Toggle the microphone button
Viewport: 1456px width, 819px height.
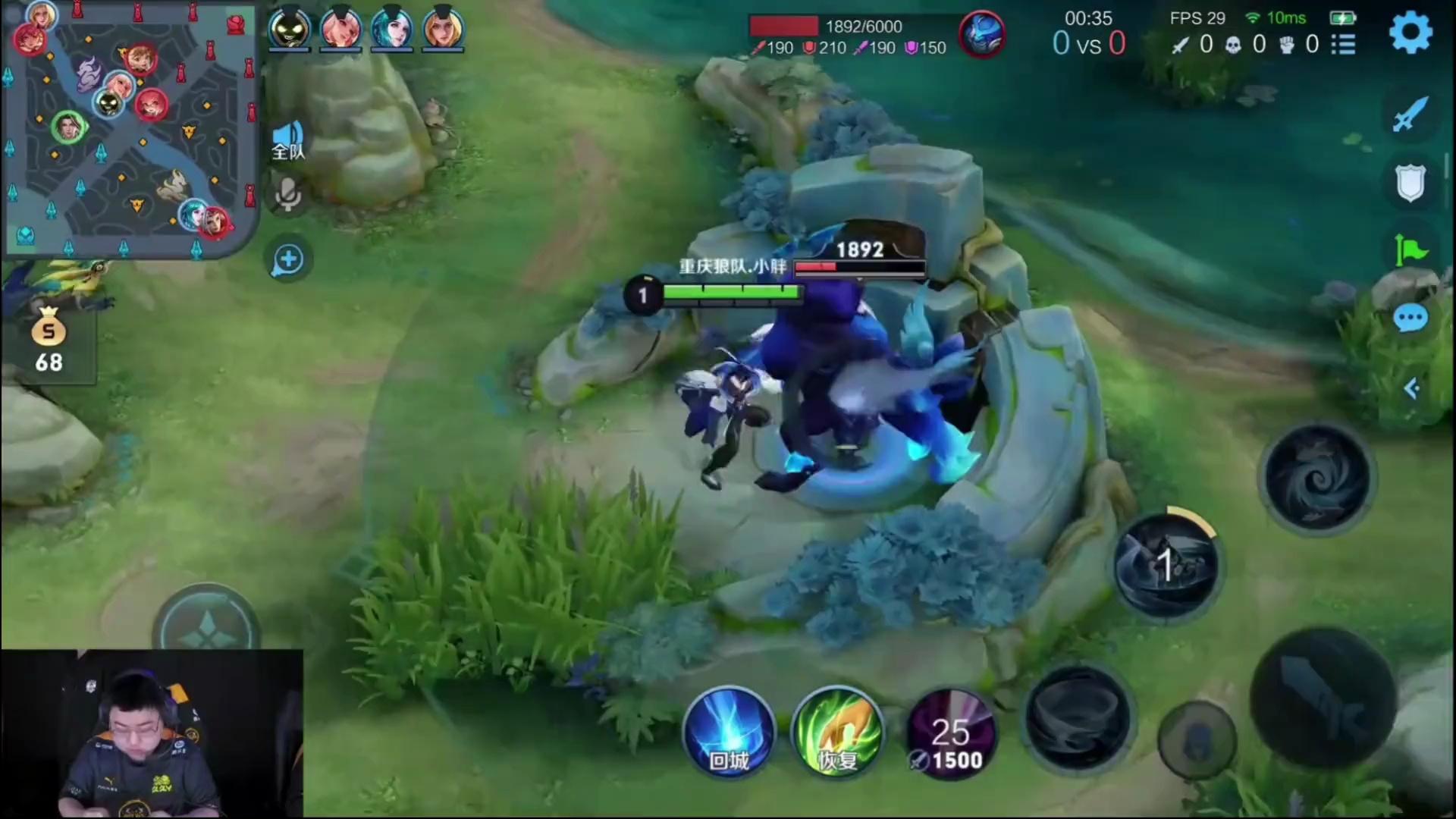288,196
